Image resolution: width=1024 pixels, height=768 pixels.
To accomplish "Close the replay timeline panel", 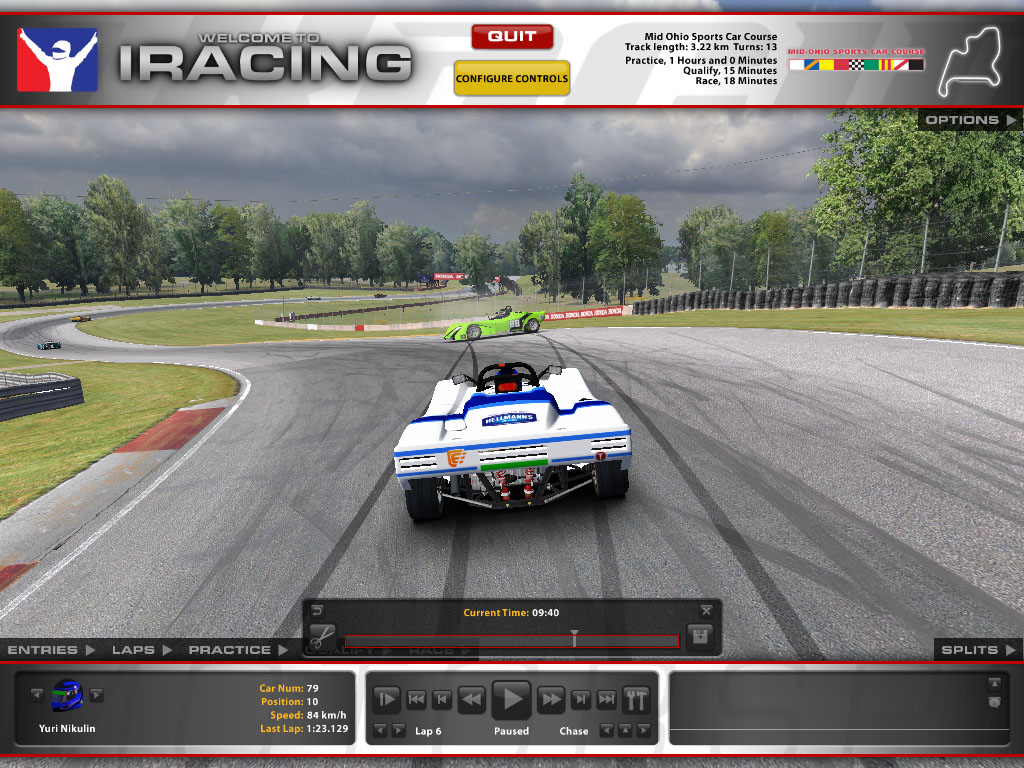I will coord(706,610).
